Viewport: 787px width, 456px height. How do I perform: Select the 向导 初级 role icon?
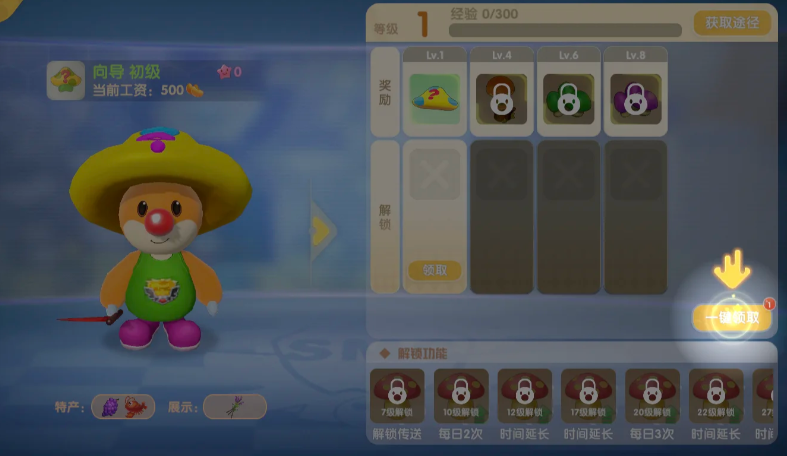coord(66,81)
